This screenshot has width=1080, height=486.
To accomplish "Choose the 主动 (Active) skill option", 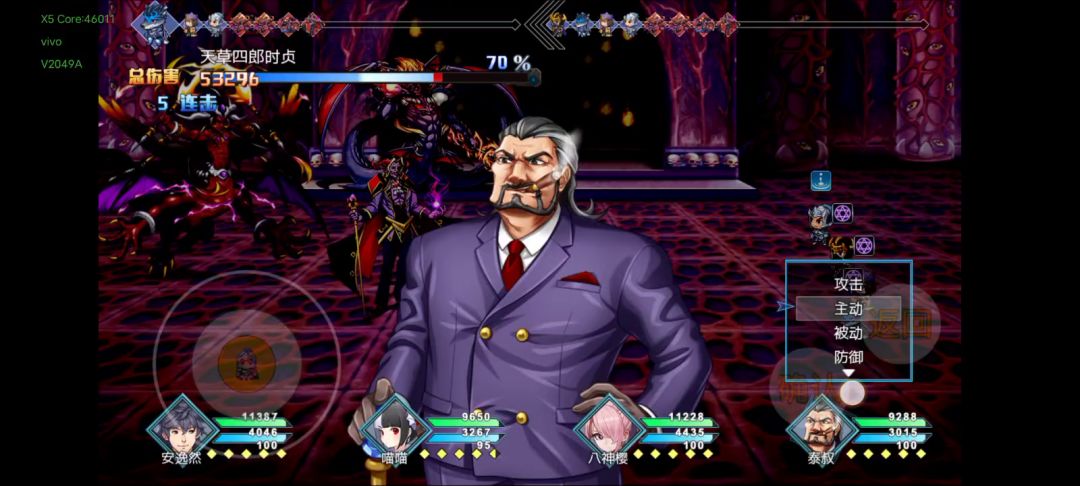I will click(848, 309).
